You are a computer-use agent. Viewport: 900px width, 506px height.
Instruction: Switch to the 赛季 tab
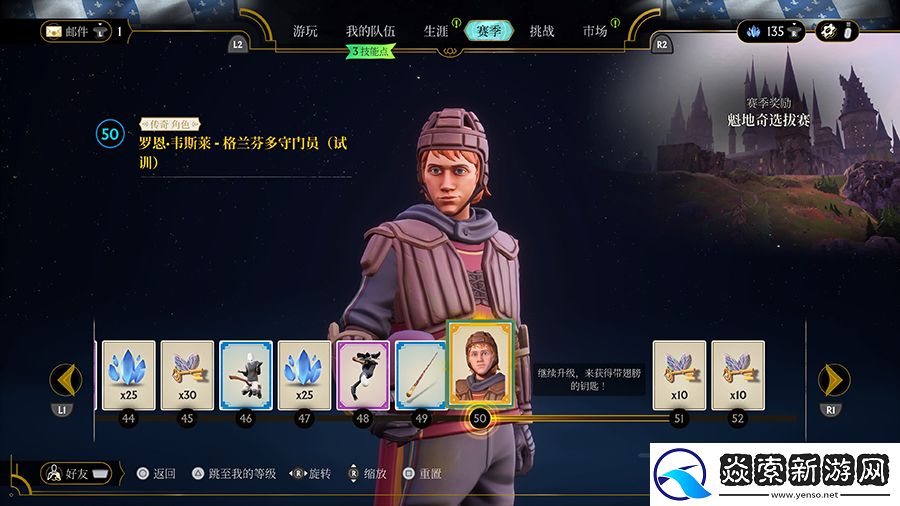point(489,31)
